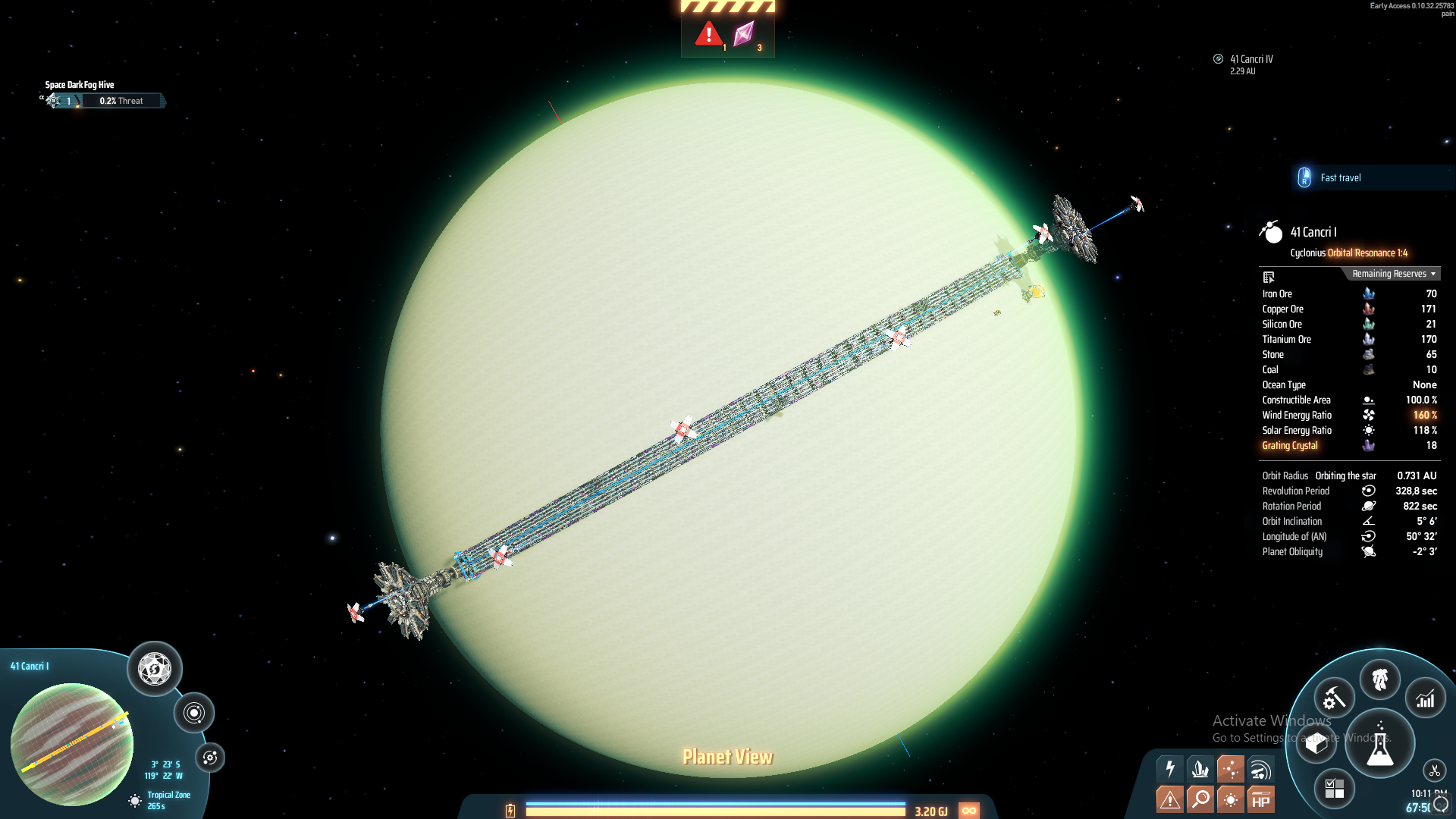Toggle the daylight indicator (sun icon)

[x=1229, y=799]
